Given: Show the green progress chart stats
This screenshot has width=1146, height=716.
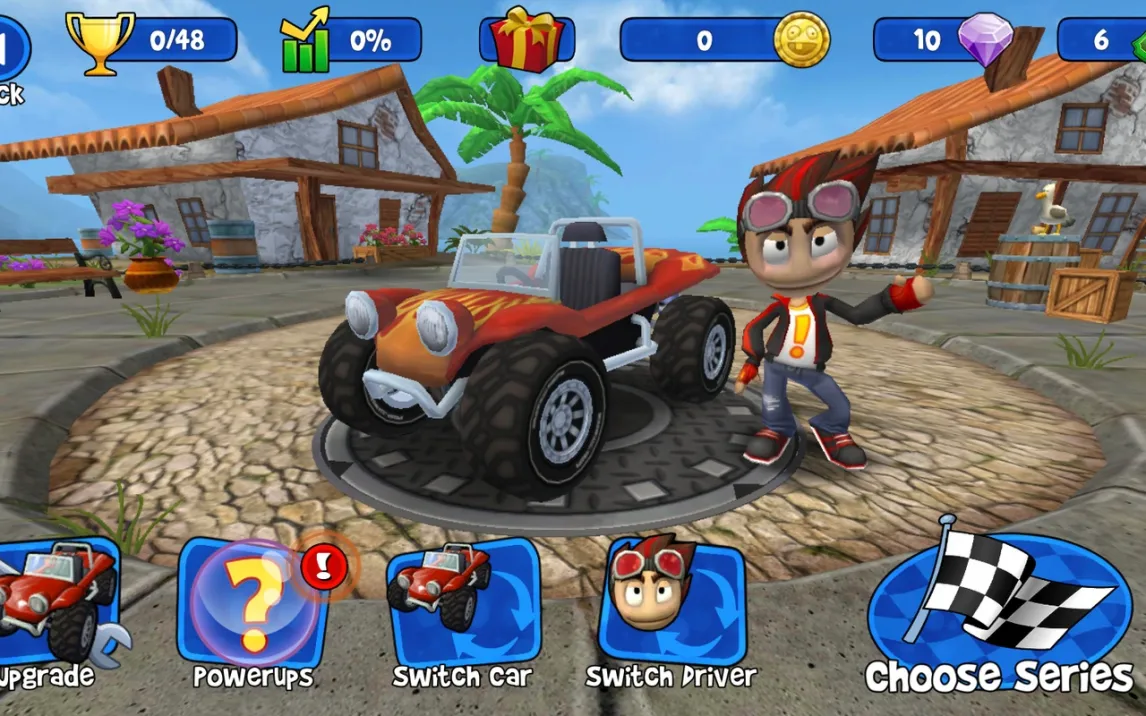Looking at the screenshot, I should click(x=306, y=41).
